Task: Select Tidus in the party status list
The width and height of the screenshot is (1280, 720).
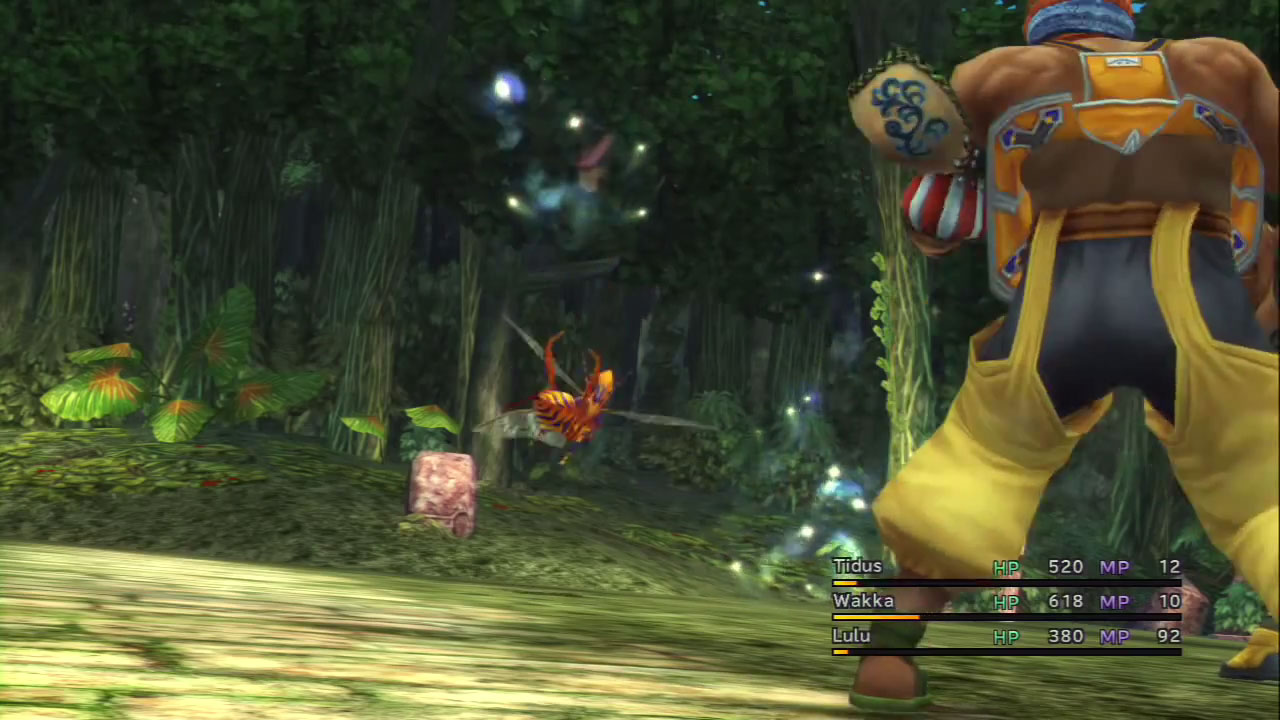Action: [x=858, y=567]
